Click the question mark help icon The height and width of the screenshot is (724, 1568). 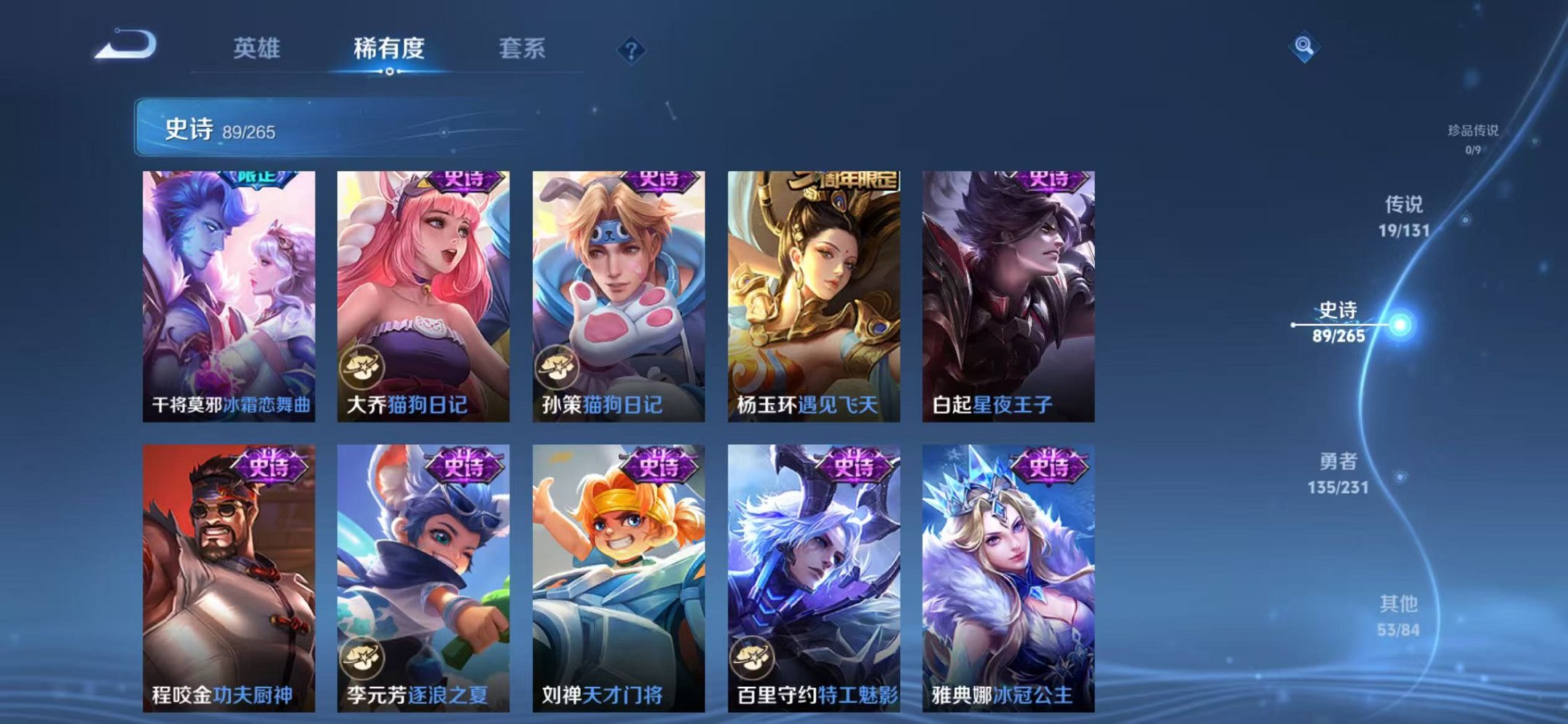coord(631,50)
